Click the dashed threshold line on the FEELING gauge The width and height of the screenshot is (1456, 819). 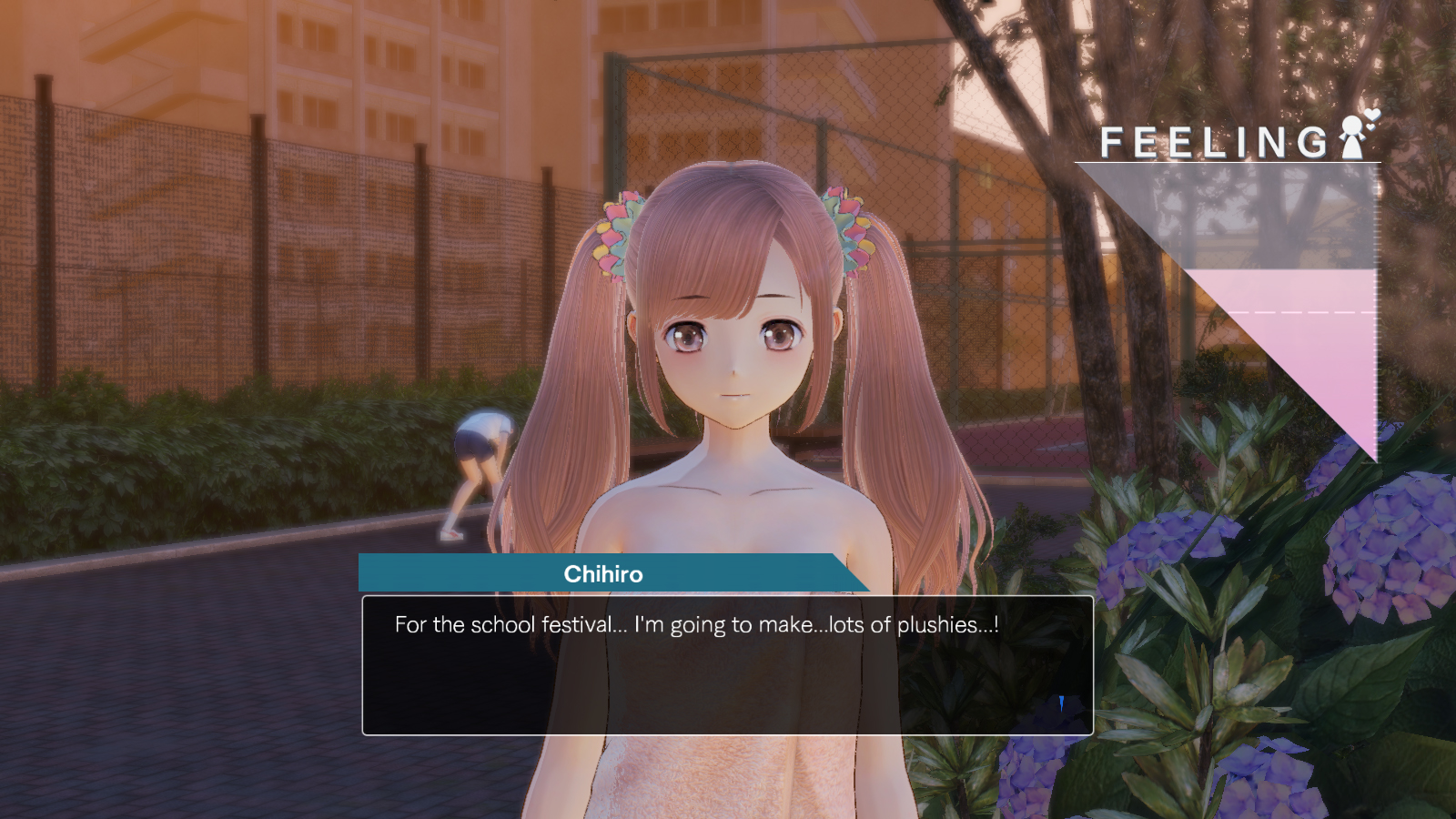tap(1301, 310)
